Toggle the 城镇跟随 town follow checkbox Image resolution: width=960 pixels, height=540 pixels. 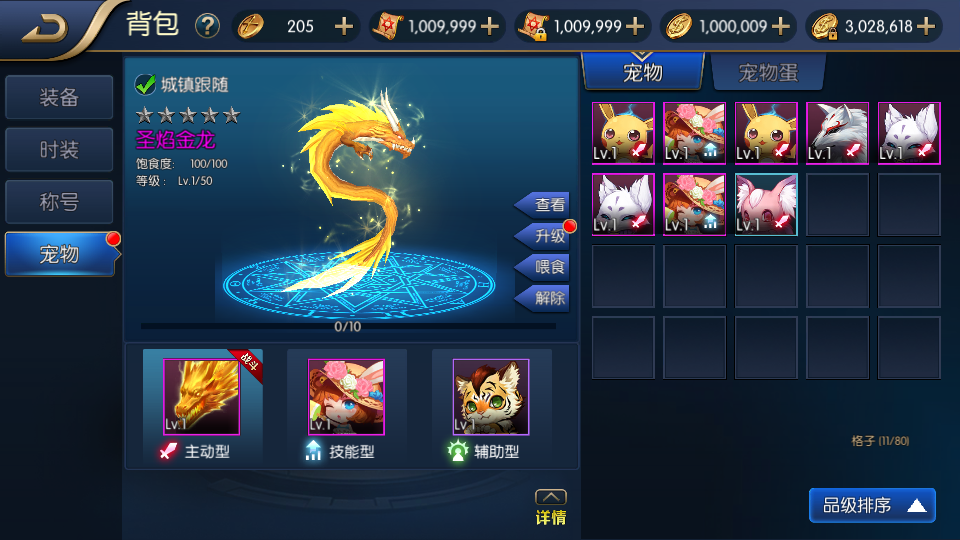pos(146,85)
